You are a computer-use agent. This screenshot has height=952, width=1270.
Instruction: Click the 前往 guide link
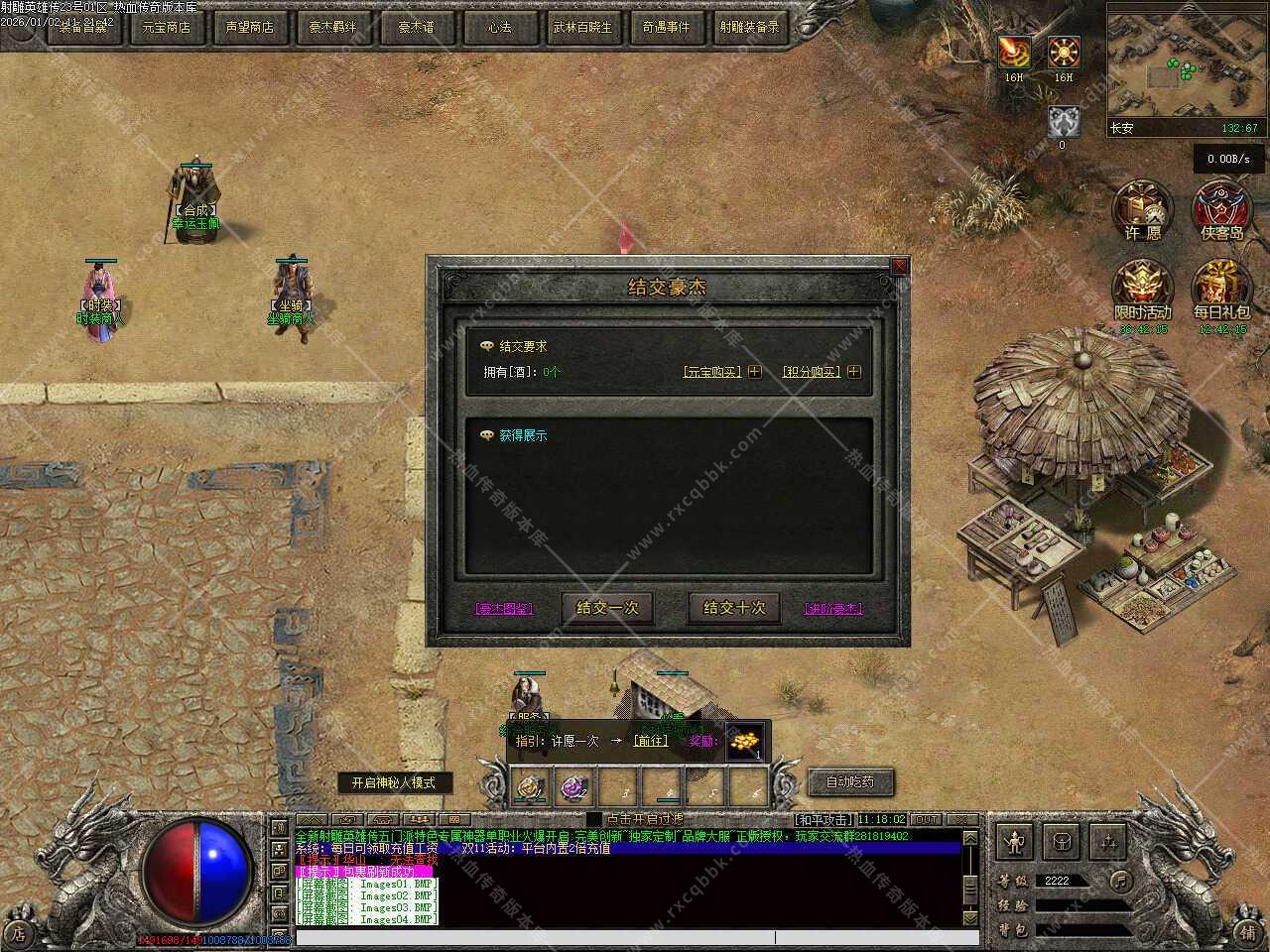pyautogui.click(x=651, y=741)
